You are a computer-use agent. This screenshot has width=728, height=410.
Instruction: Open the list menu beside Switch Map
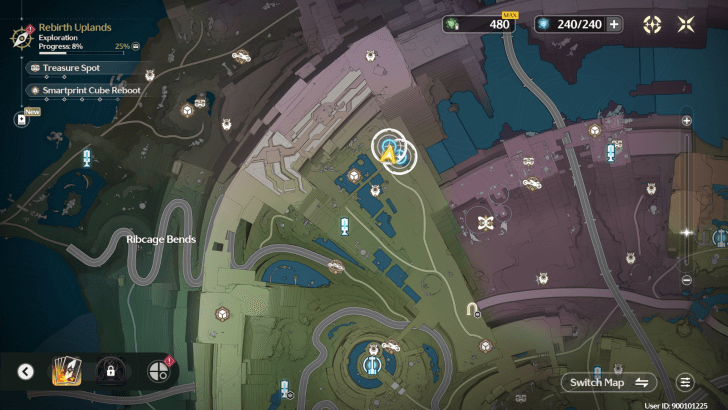(x=685, y=382)
